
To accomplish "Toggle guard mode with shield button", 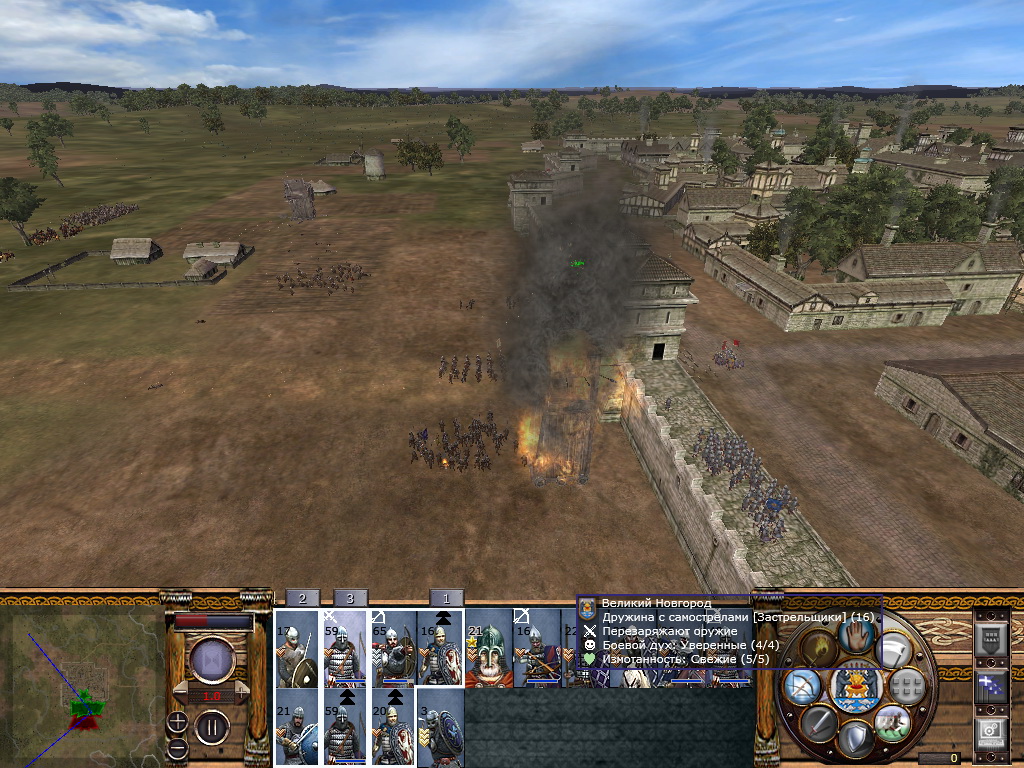I will pyautogui.click(x=854, y=739).
